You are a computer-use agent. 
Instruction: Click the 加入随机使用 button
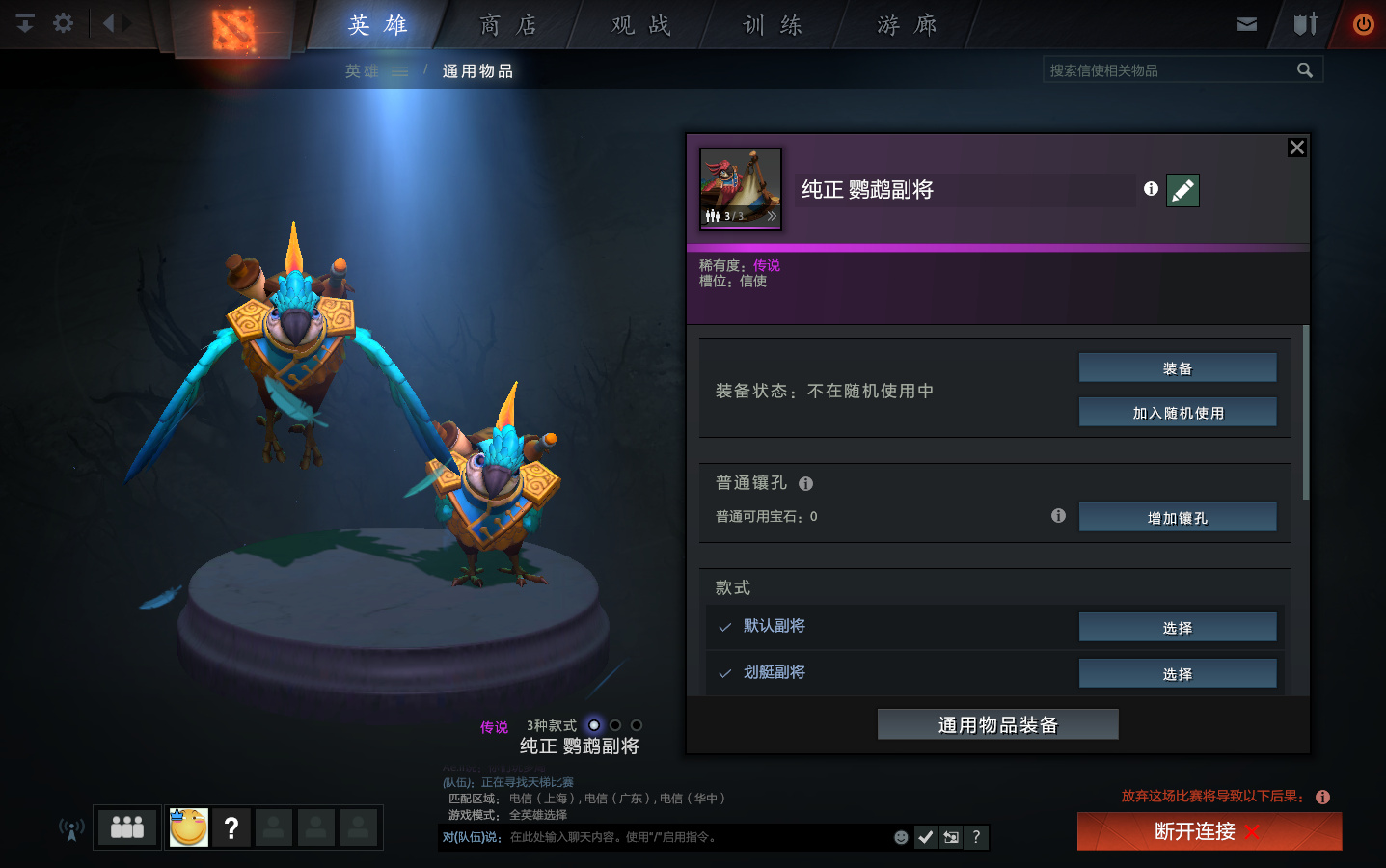(x=1177, y=412)
